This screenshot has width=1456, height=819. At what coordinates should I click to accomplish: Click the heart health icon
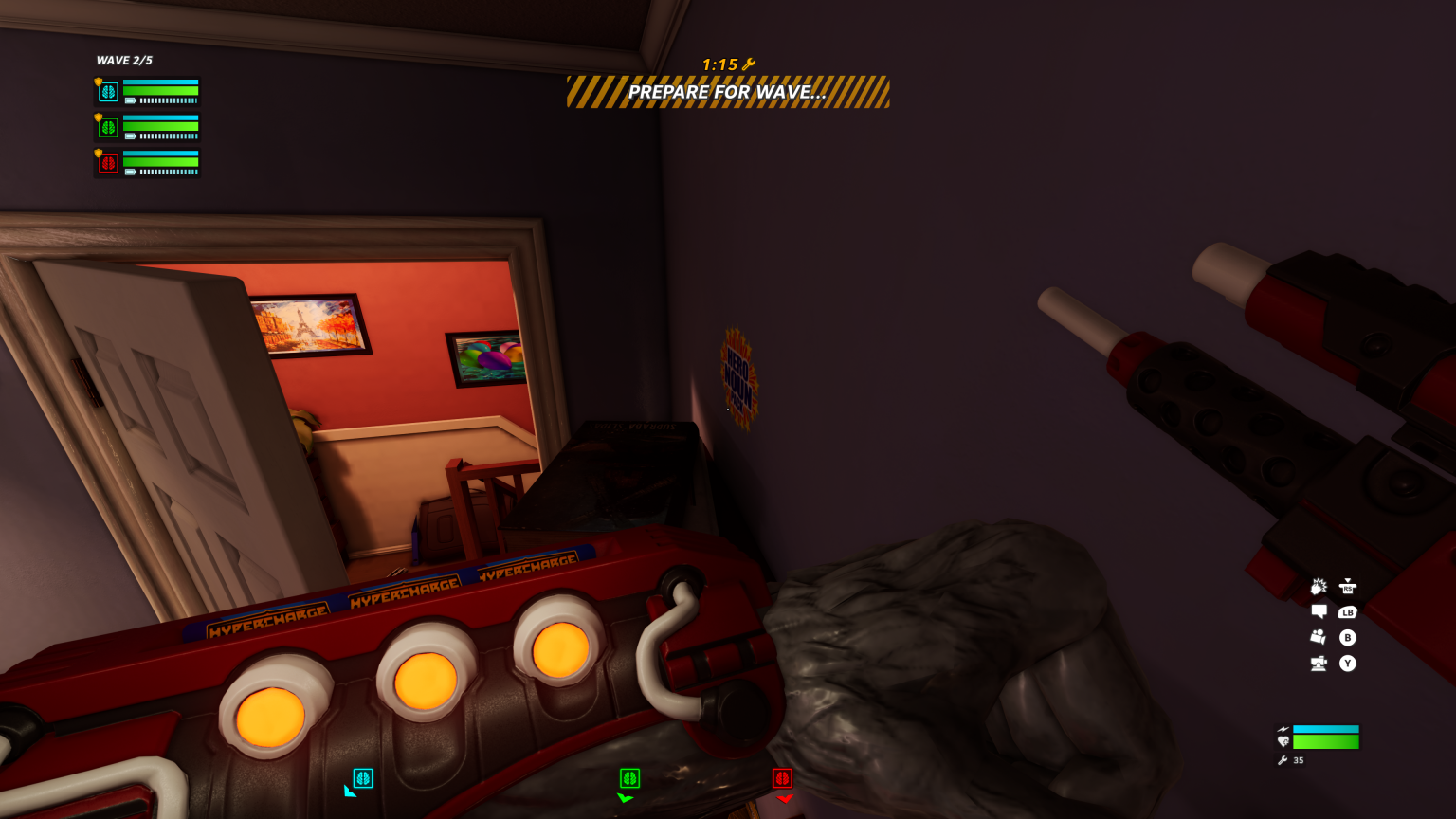tap(1283, 740)
